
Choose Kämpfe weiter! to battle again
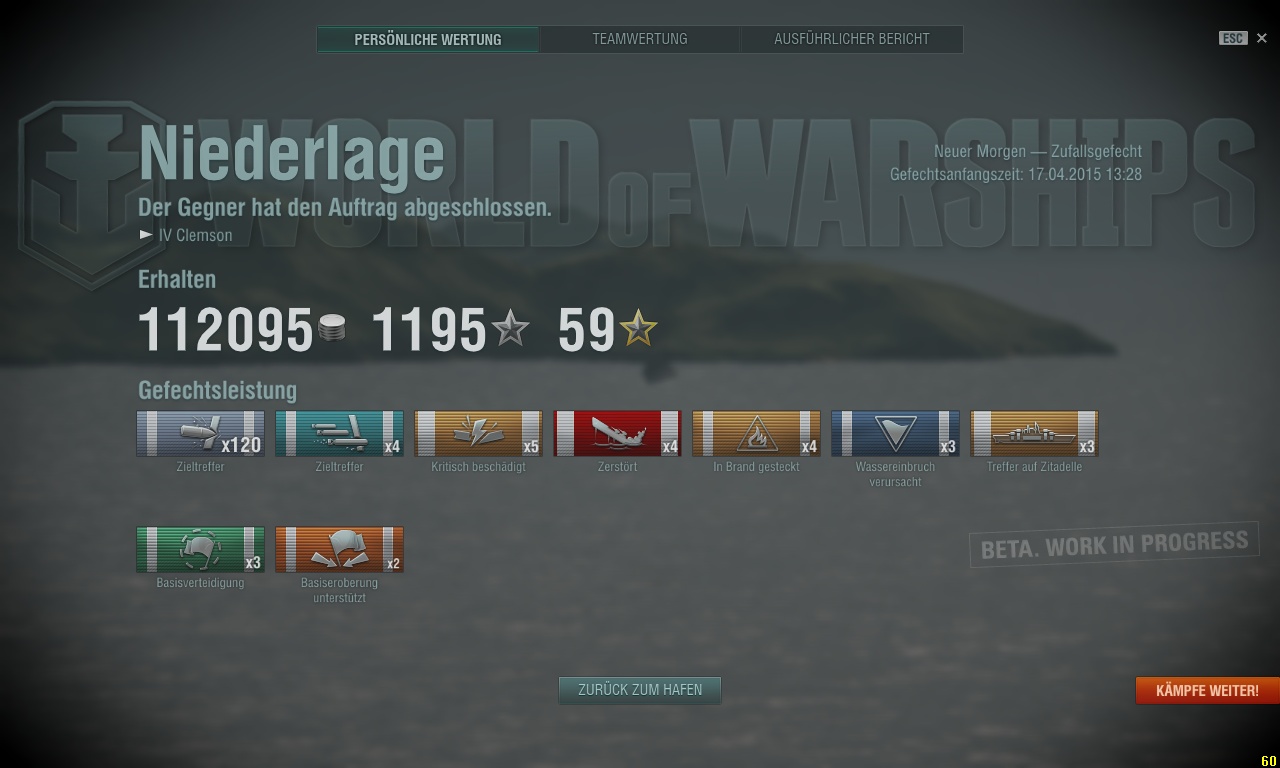pos(1206,691)
